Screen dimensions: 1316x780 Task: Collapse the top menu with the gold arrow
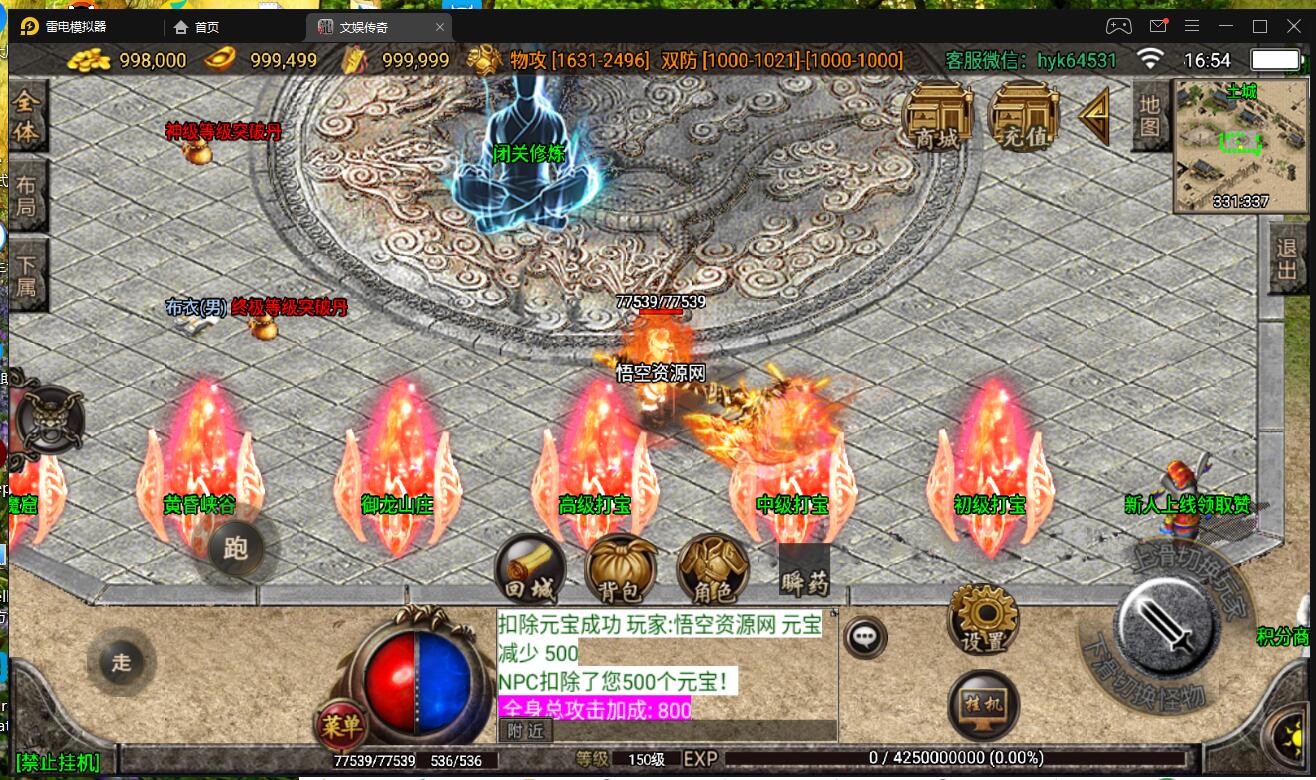point(1096,117)
